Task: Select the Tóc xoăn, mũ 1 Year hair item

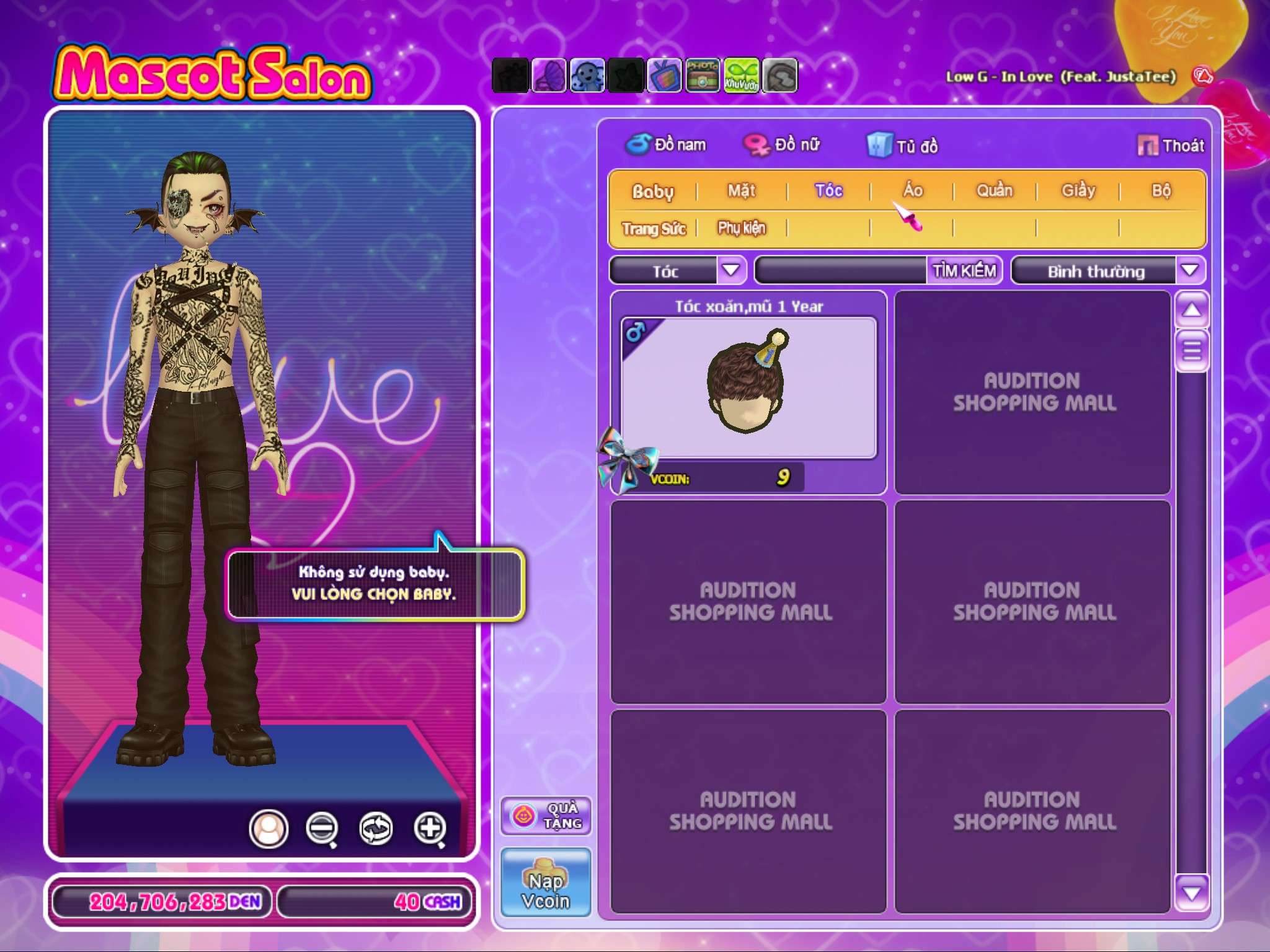Action: 748,388
